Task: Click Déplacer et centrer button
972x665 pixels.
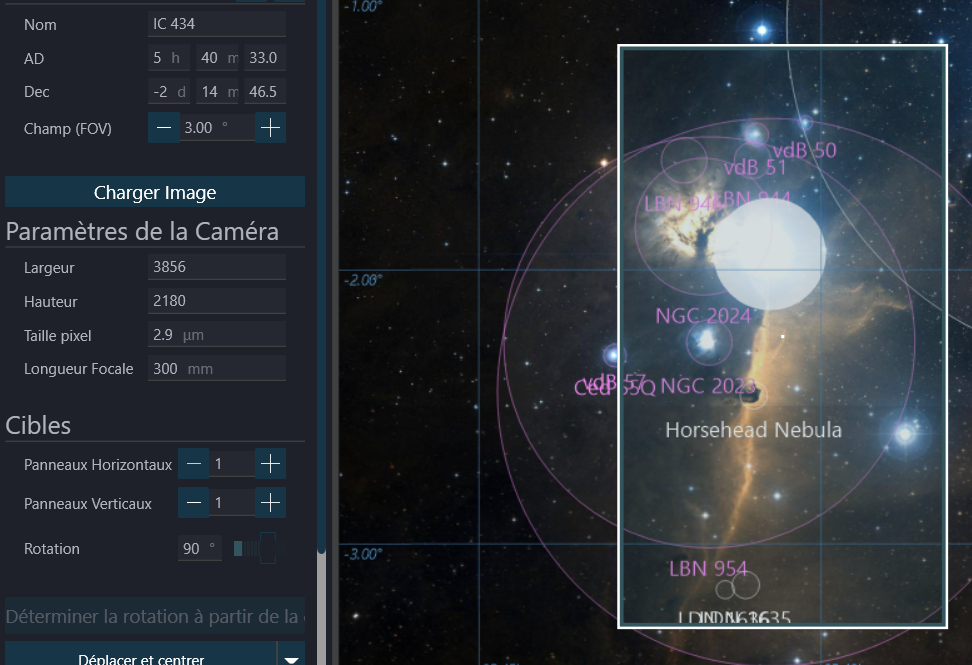Action: click(141, 658)
